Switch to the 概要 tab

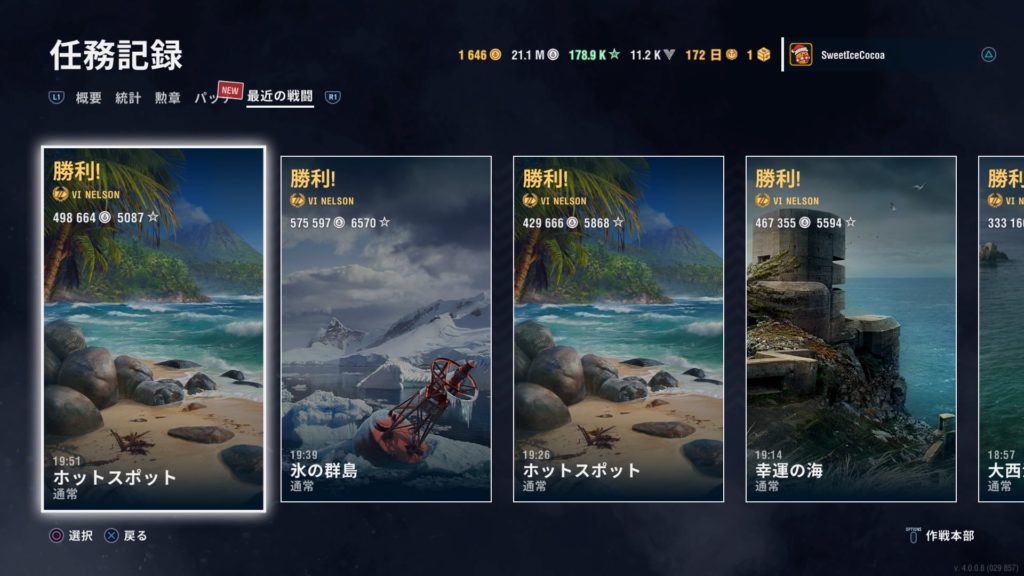point(89,98)
